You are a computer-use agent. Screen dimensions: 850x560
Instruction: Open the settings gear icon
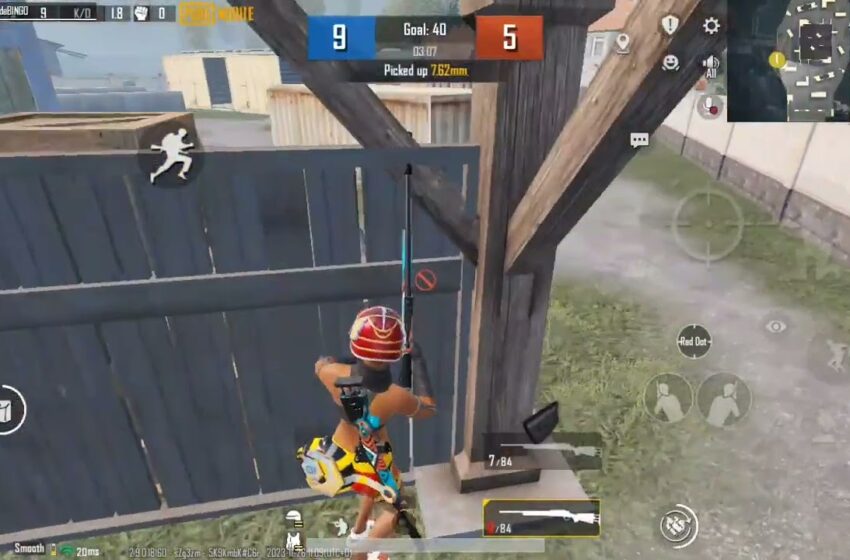711,26
